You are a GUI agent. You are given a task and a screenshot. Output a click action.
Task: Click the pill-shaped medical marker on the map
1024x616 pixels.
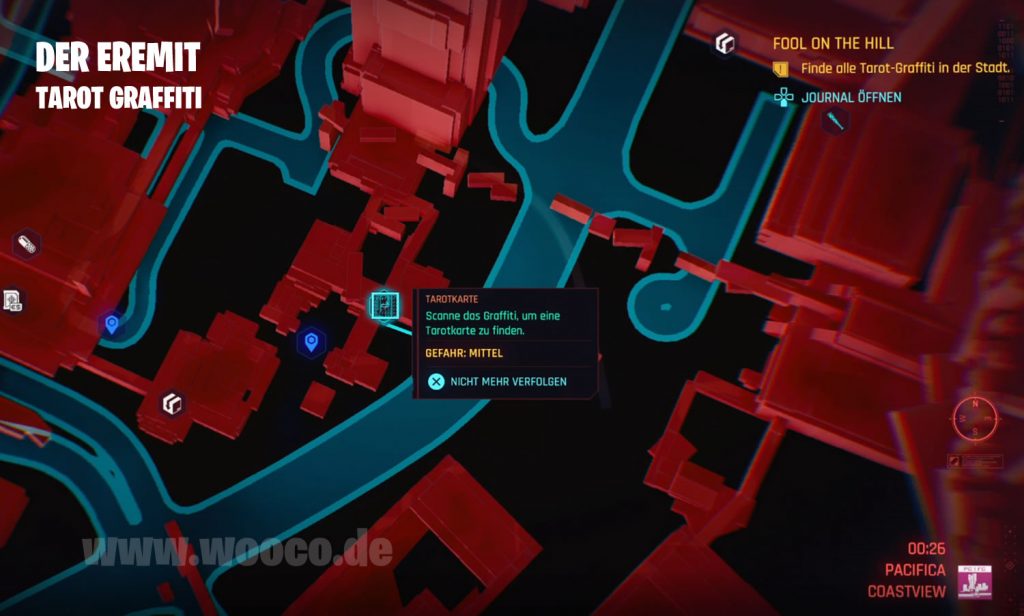[x=26, y=244]
